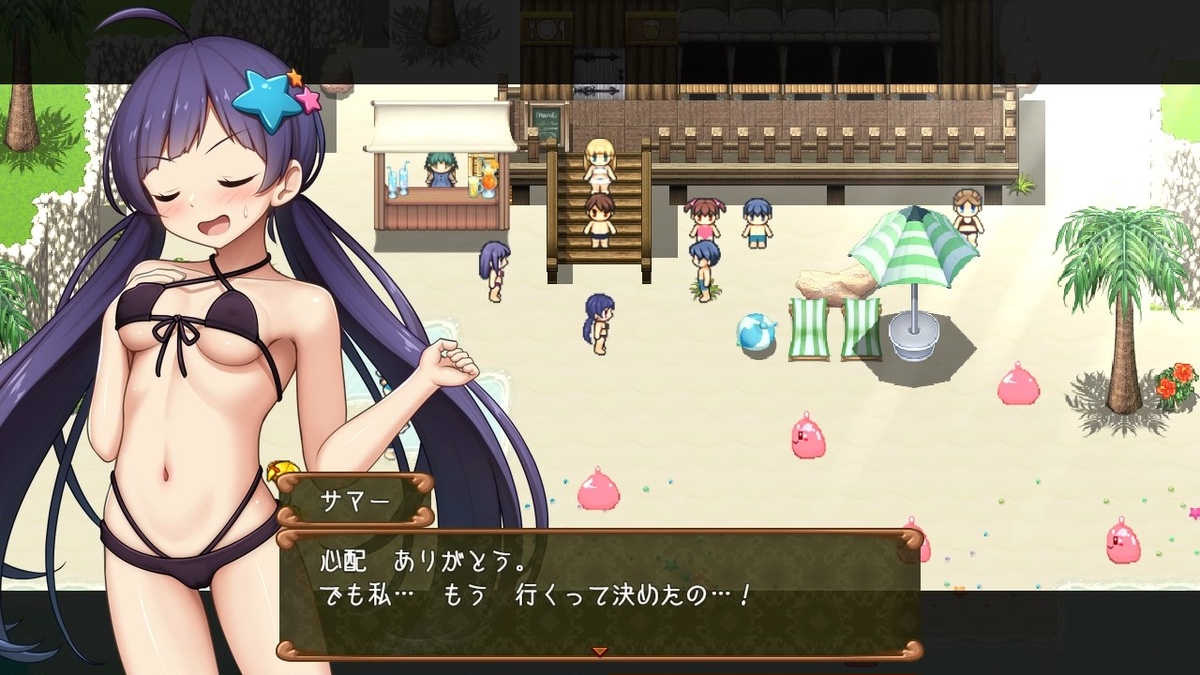This screenshot has height=675, width=1200.
Task: Click the dialogue text box to continue
Action: click(598, 590)
